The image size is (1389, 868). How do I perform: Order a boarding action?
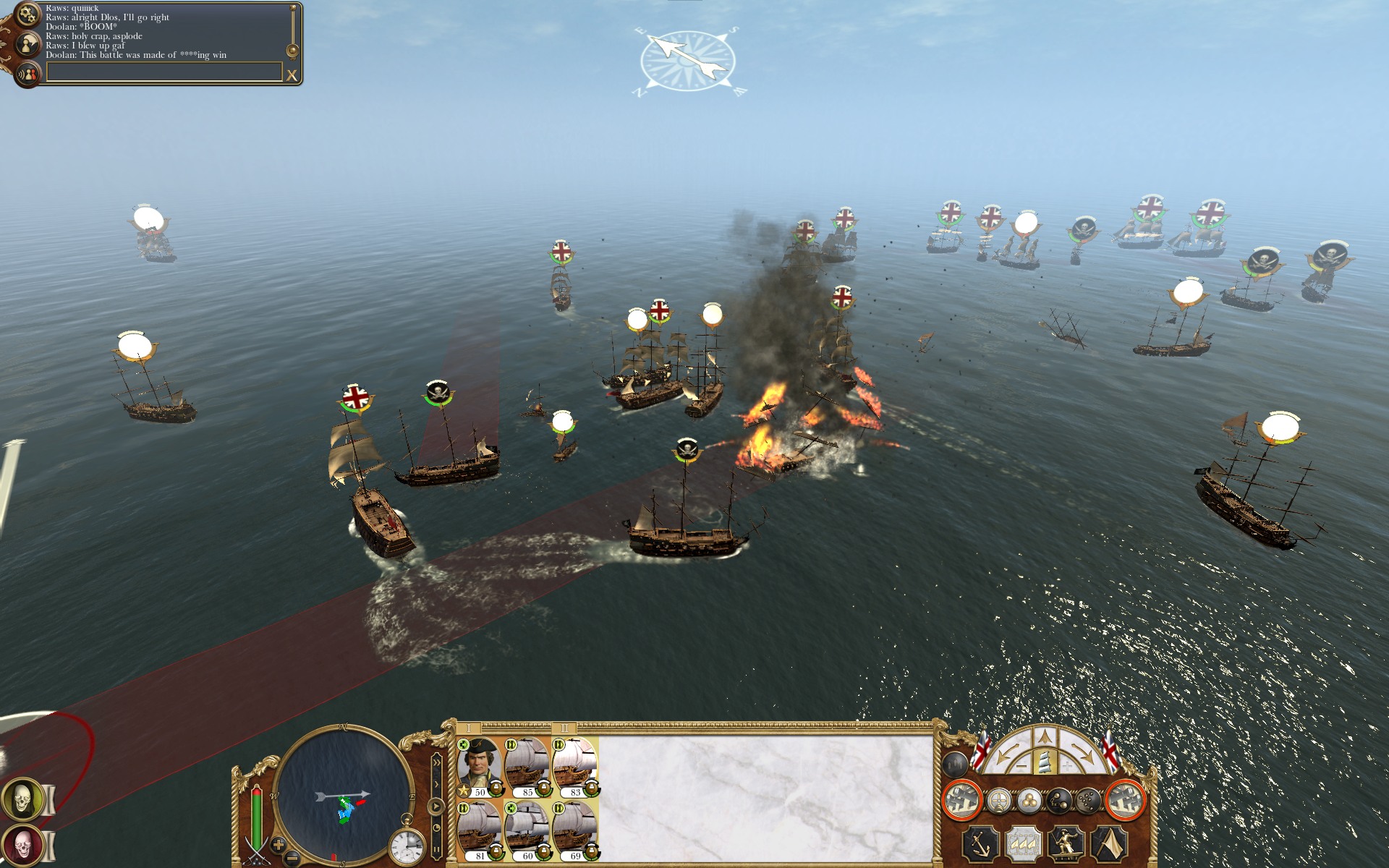1066,843
